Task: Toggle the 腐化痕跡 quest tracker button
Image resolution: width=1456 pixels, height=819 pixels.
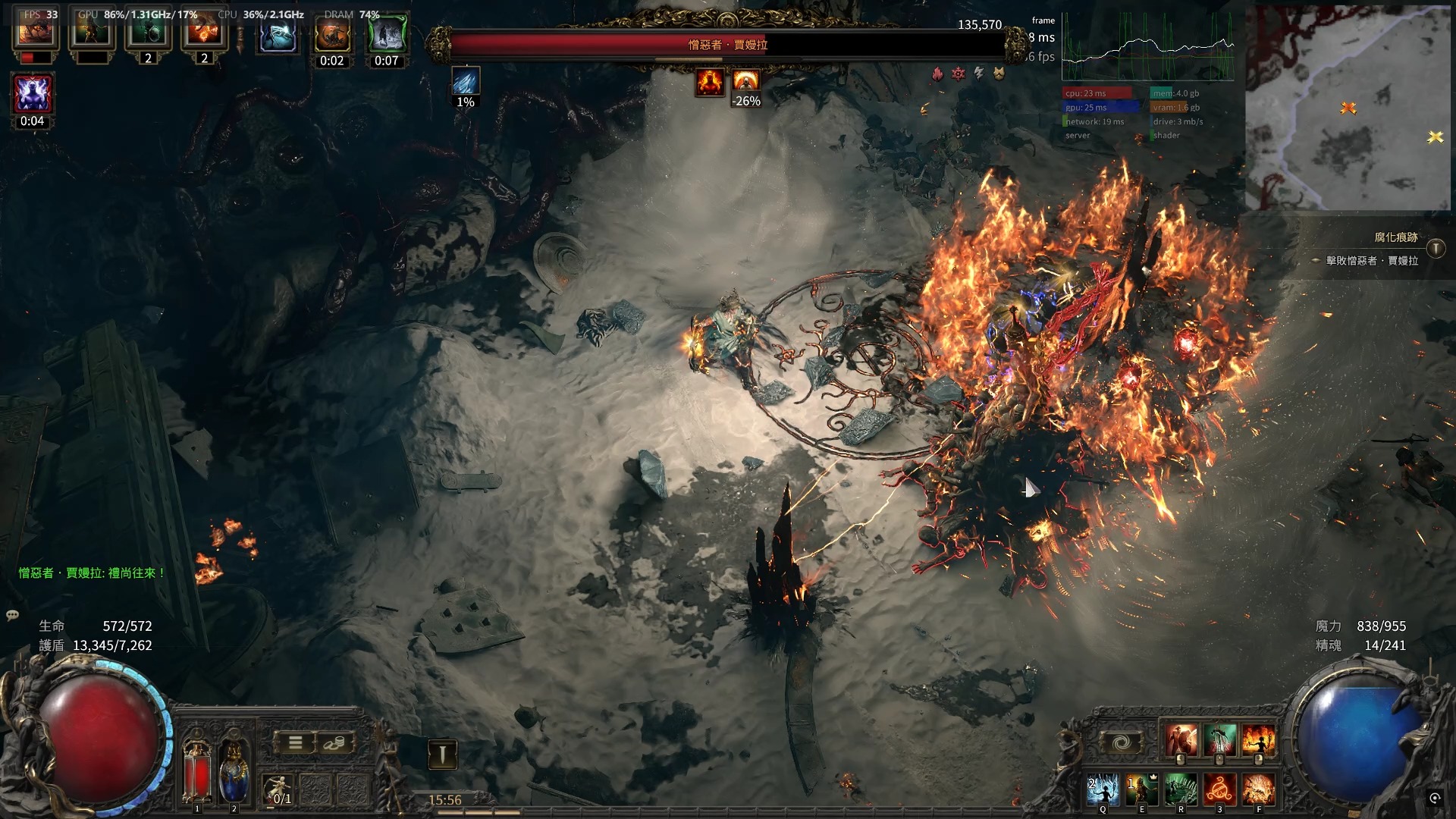Action: tap(1436, 249)
